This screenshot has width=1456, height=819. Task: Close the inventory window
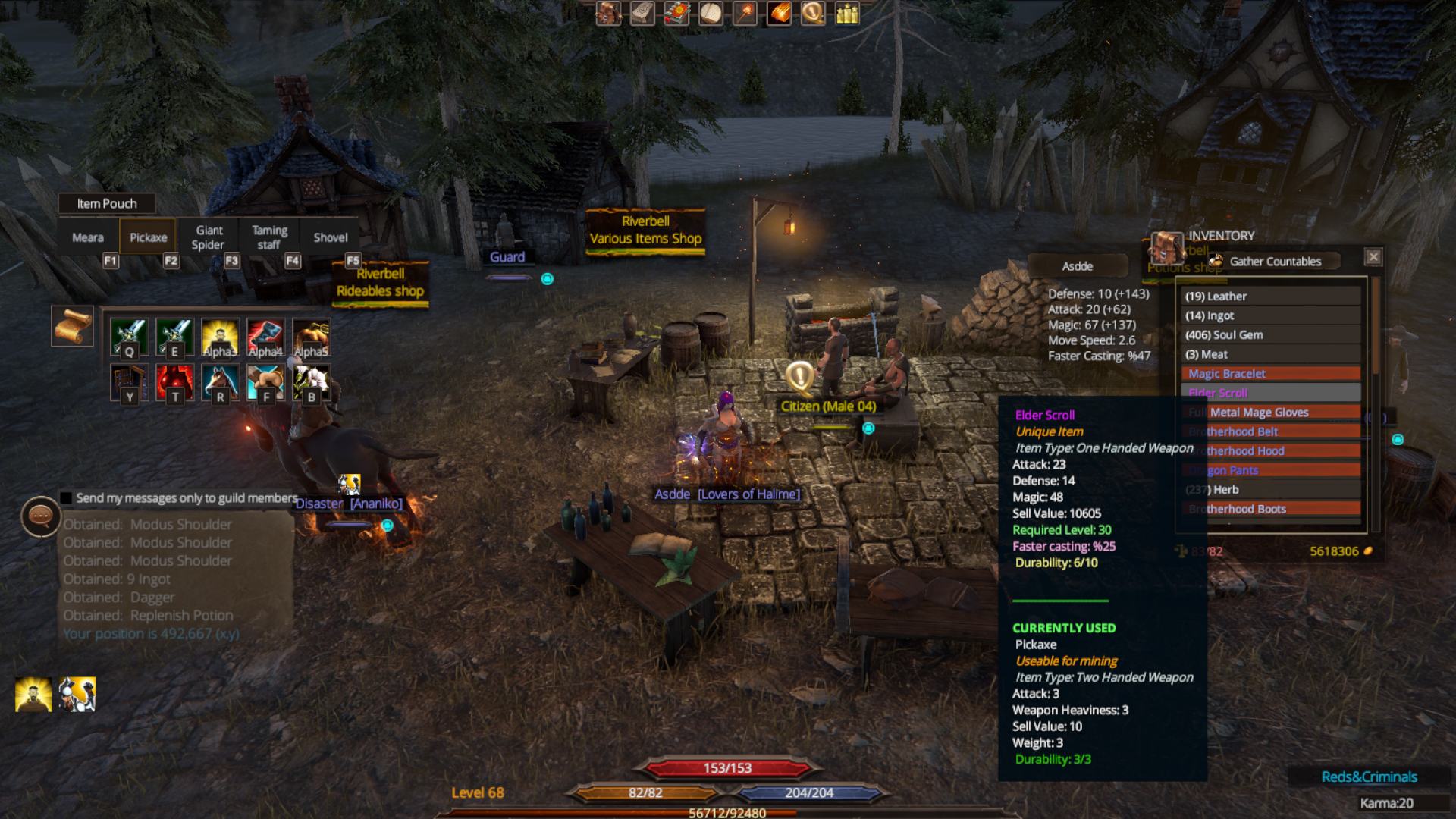coord(1373,257)
